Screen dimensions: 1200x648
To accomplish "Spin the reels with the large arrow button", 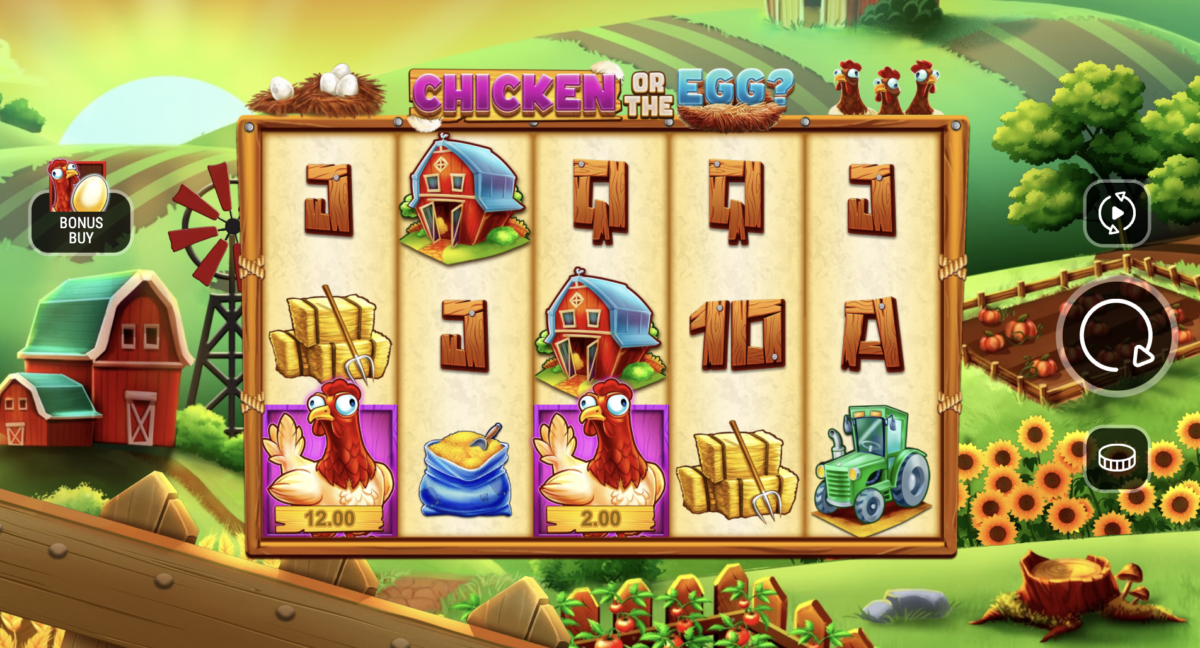I will coord(1116,337).
